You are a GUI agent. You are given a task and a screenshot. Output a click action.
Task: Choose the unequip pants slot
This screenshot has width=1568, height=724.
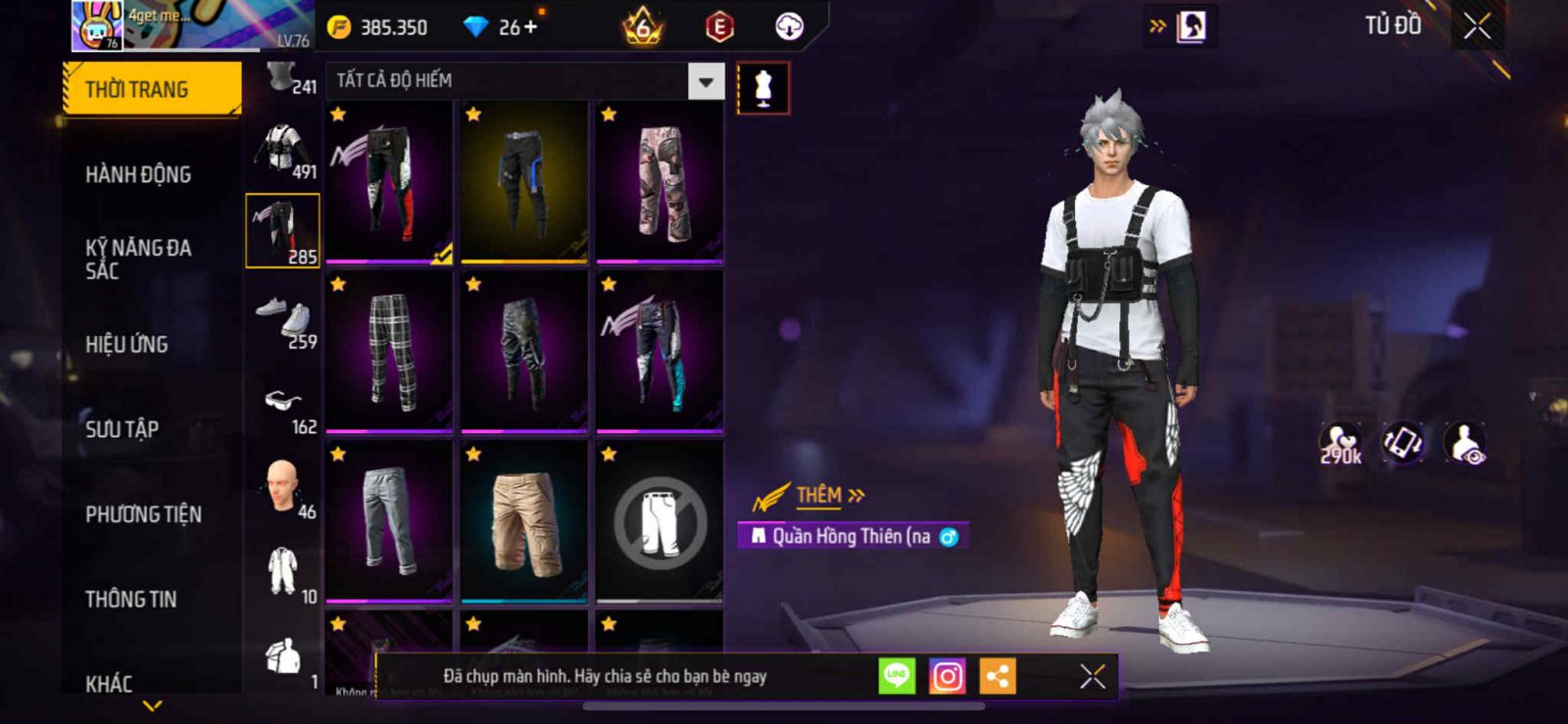(x=660, y=521)
